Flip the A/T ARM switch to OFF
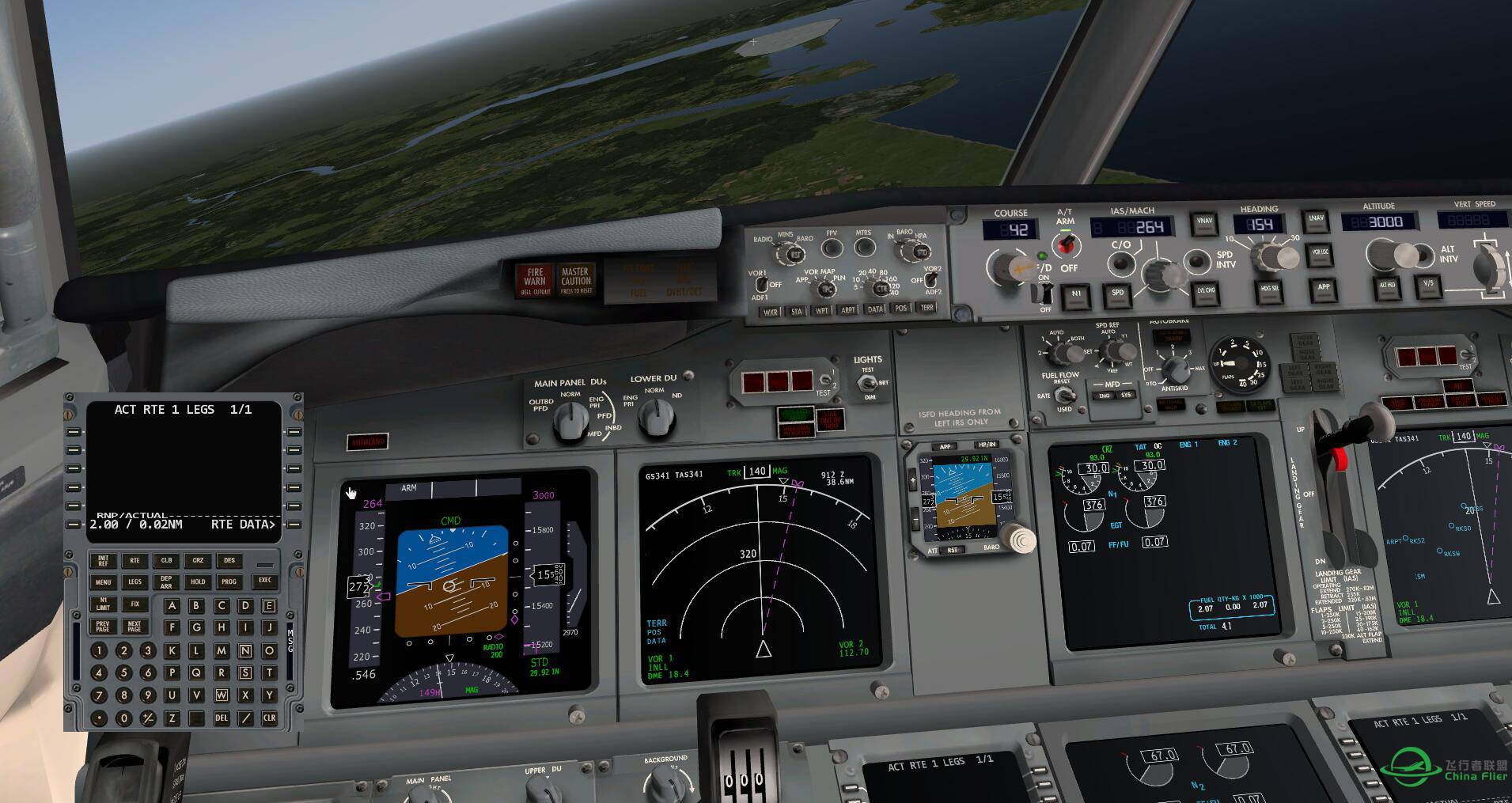The width and height of the screenshot is (1512, 803). tap(1066, 242)
